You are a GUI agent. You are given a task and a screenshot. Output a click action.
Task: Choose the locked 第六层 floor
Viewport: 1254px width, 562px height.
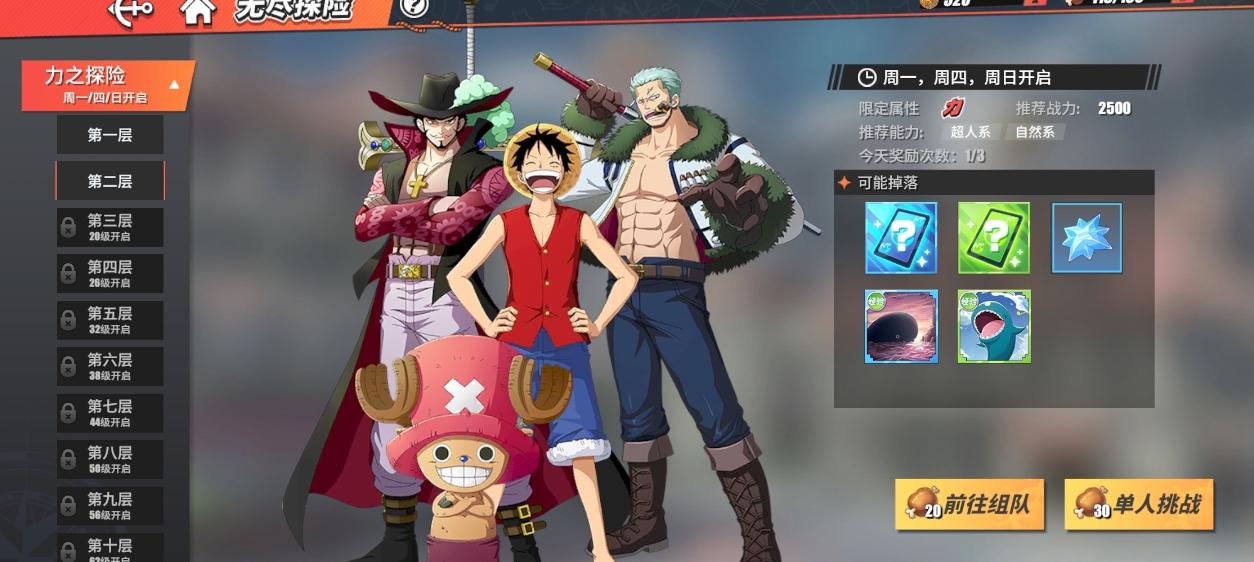click(x=110, y=366)
